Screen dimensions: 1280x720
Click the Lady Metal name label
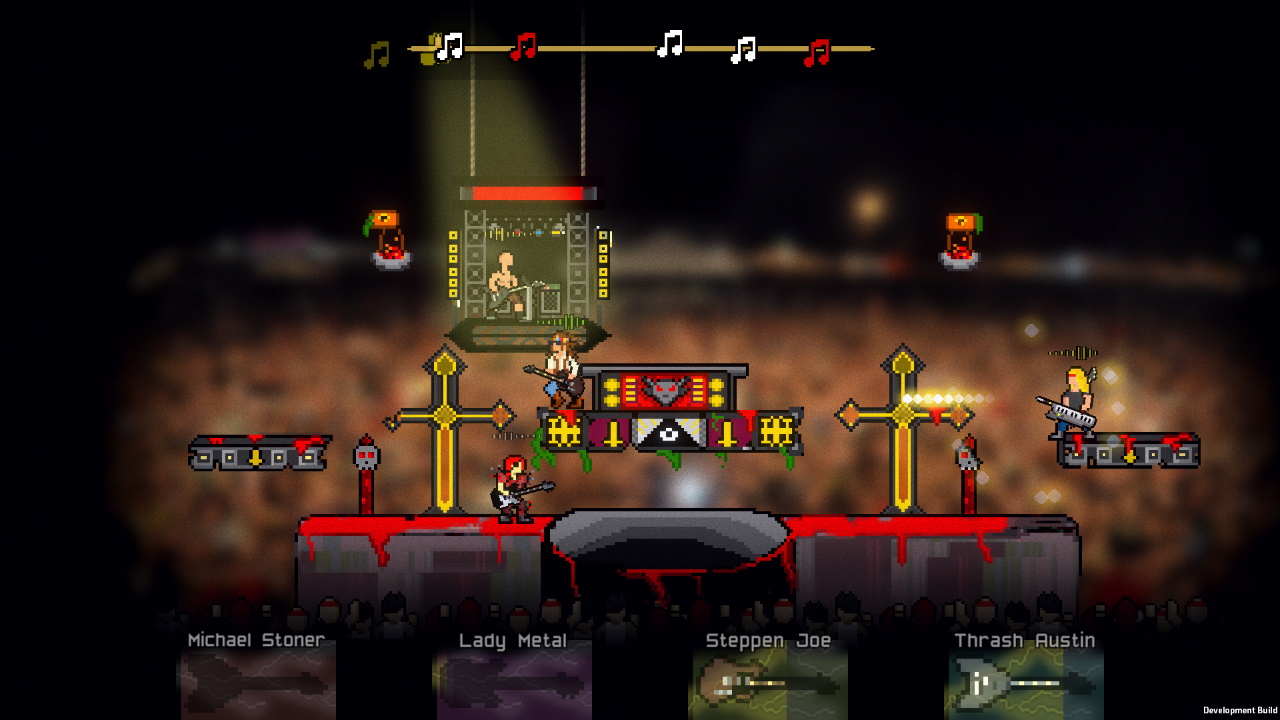tap(513, 640)
